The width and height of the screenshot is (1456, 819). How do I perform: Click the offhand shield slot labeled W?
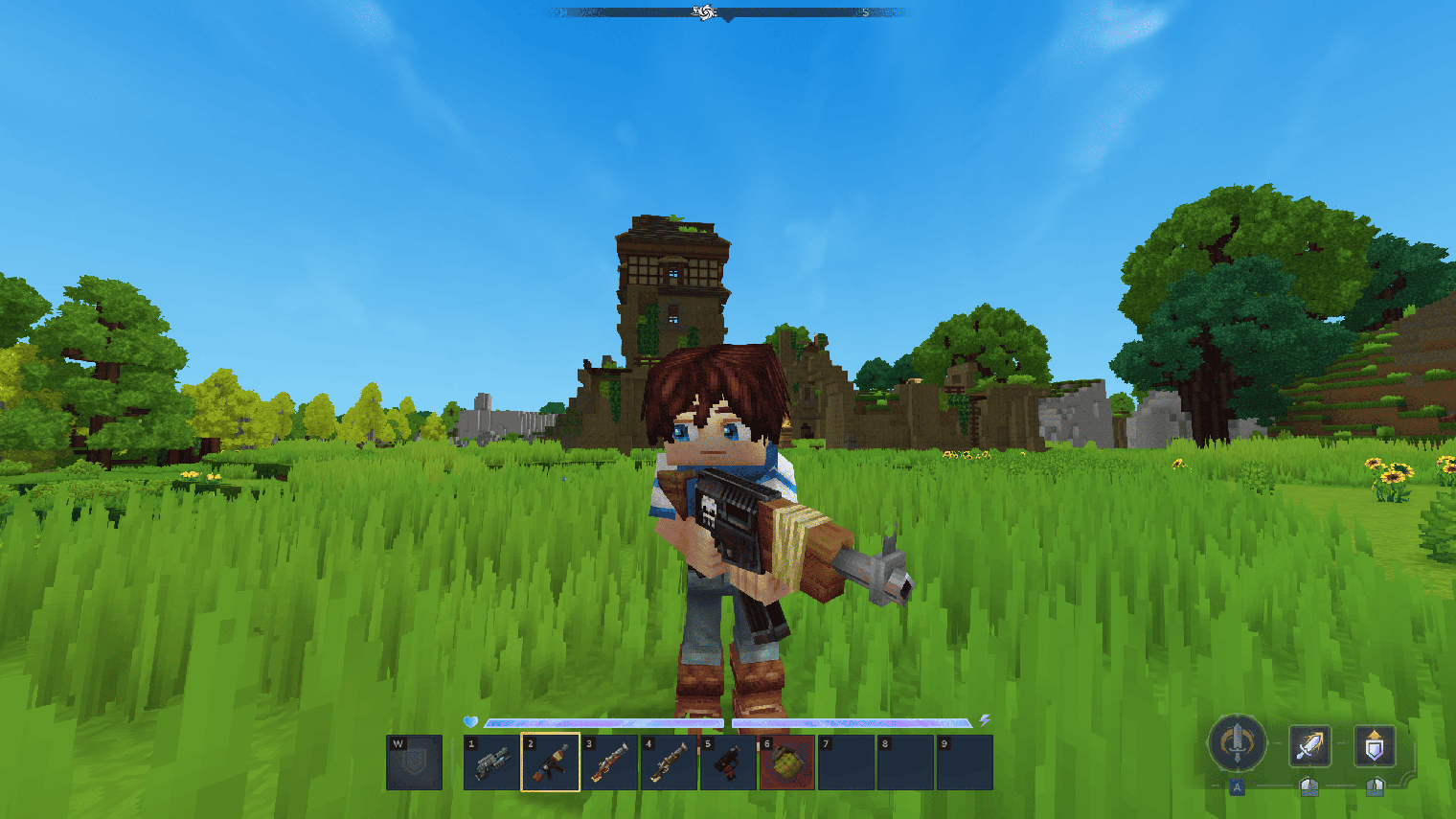(414, 762)
